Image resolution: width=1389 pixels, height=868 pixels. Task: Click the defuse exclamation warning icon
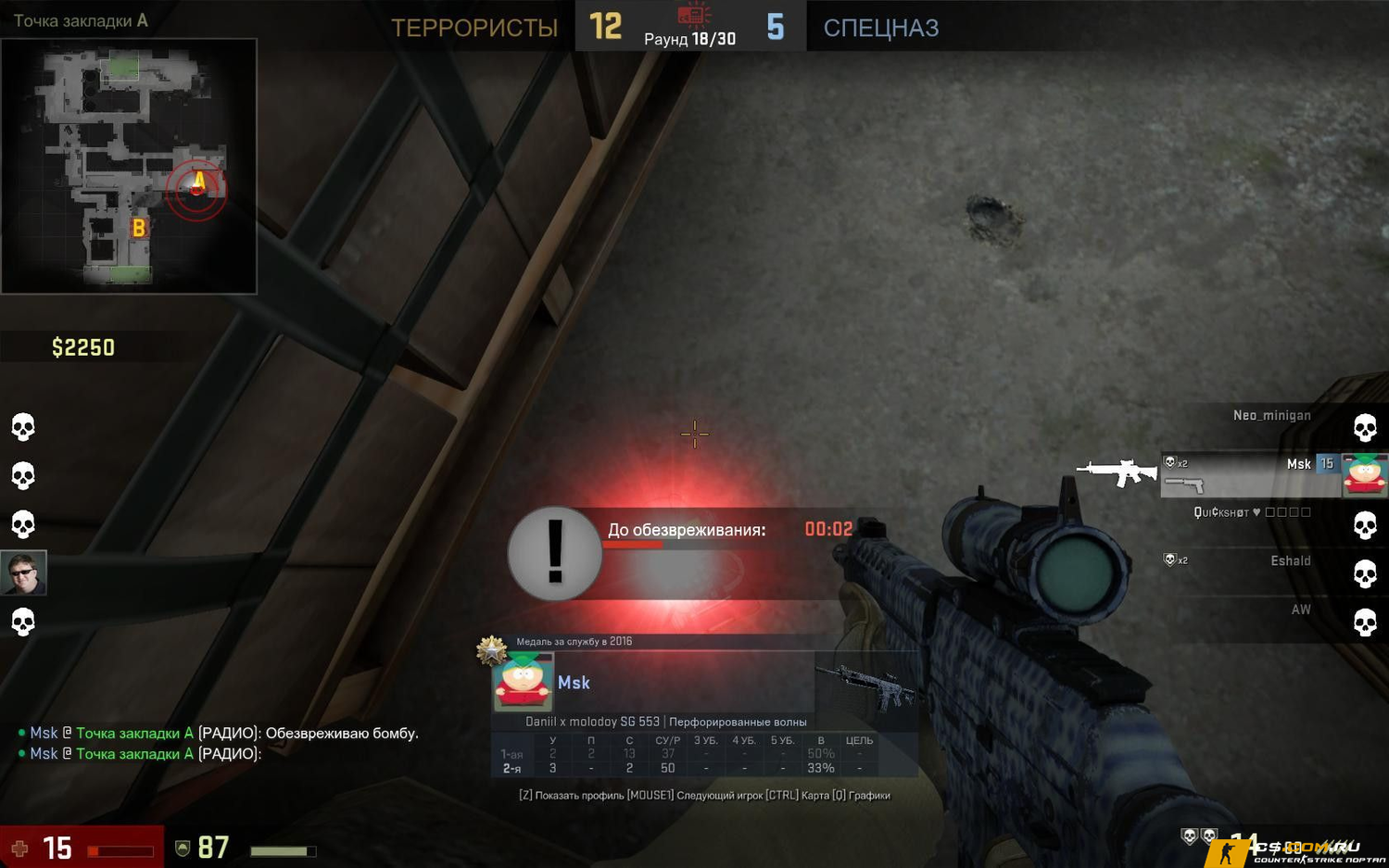click(x=554, y=553)
